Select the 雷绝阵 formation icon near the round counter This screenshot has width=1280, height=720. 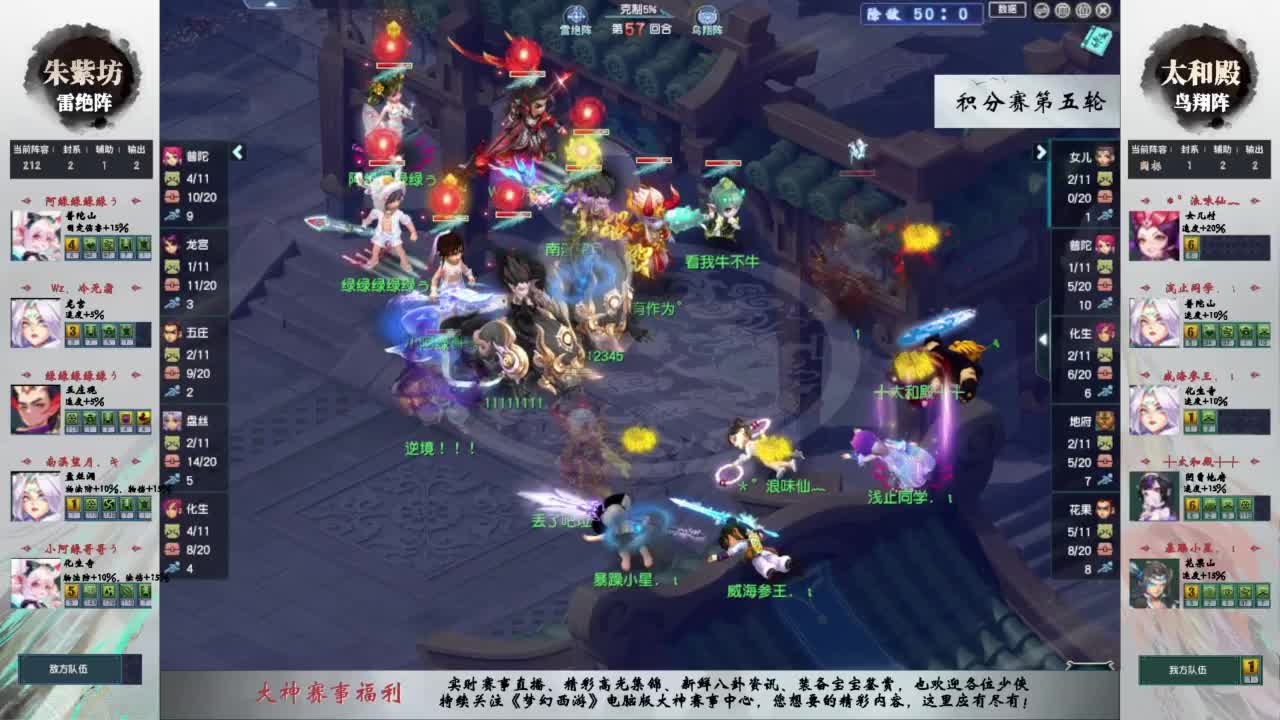point(576,14)
